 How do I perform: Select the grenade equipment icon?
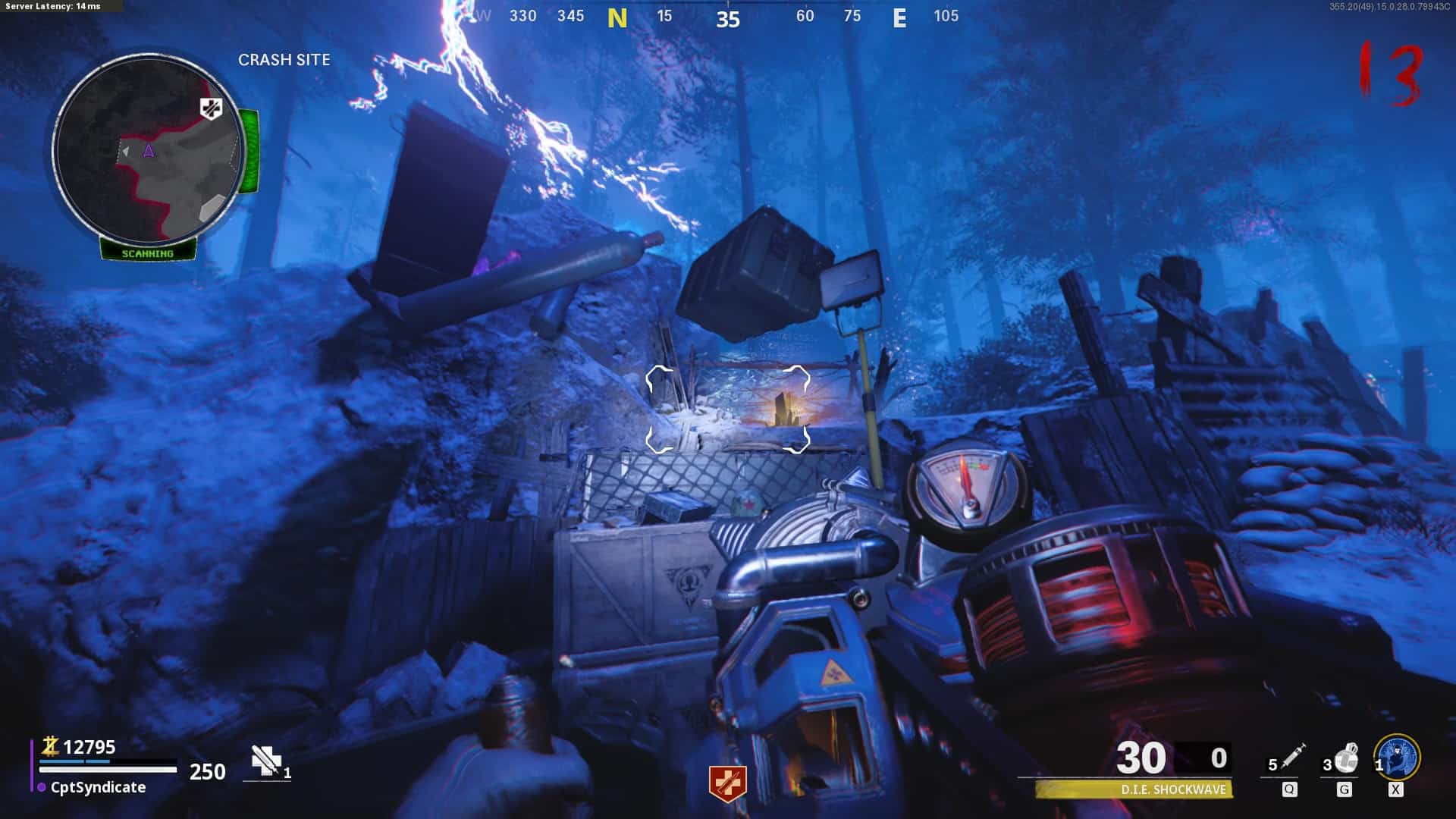click(1346, 758)
